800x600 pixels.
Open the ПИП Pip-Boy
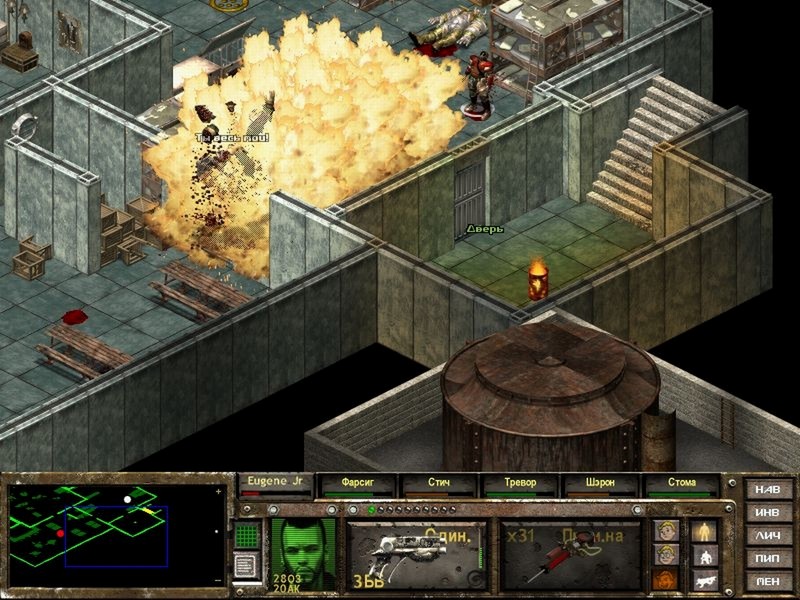[768, 559]
